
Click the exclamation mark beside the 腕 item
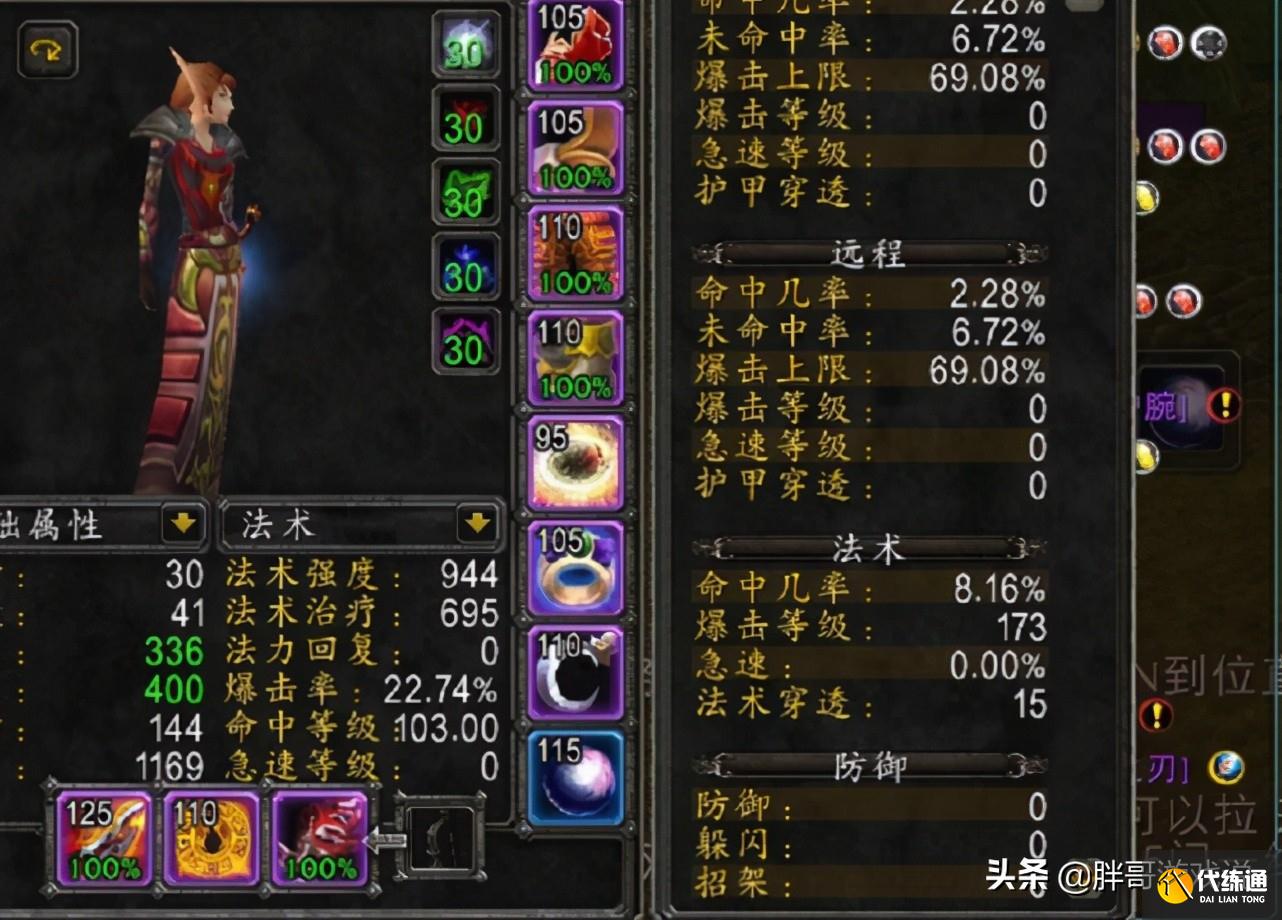point(1222,405)
